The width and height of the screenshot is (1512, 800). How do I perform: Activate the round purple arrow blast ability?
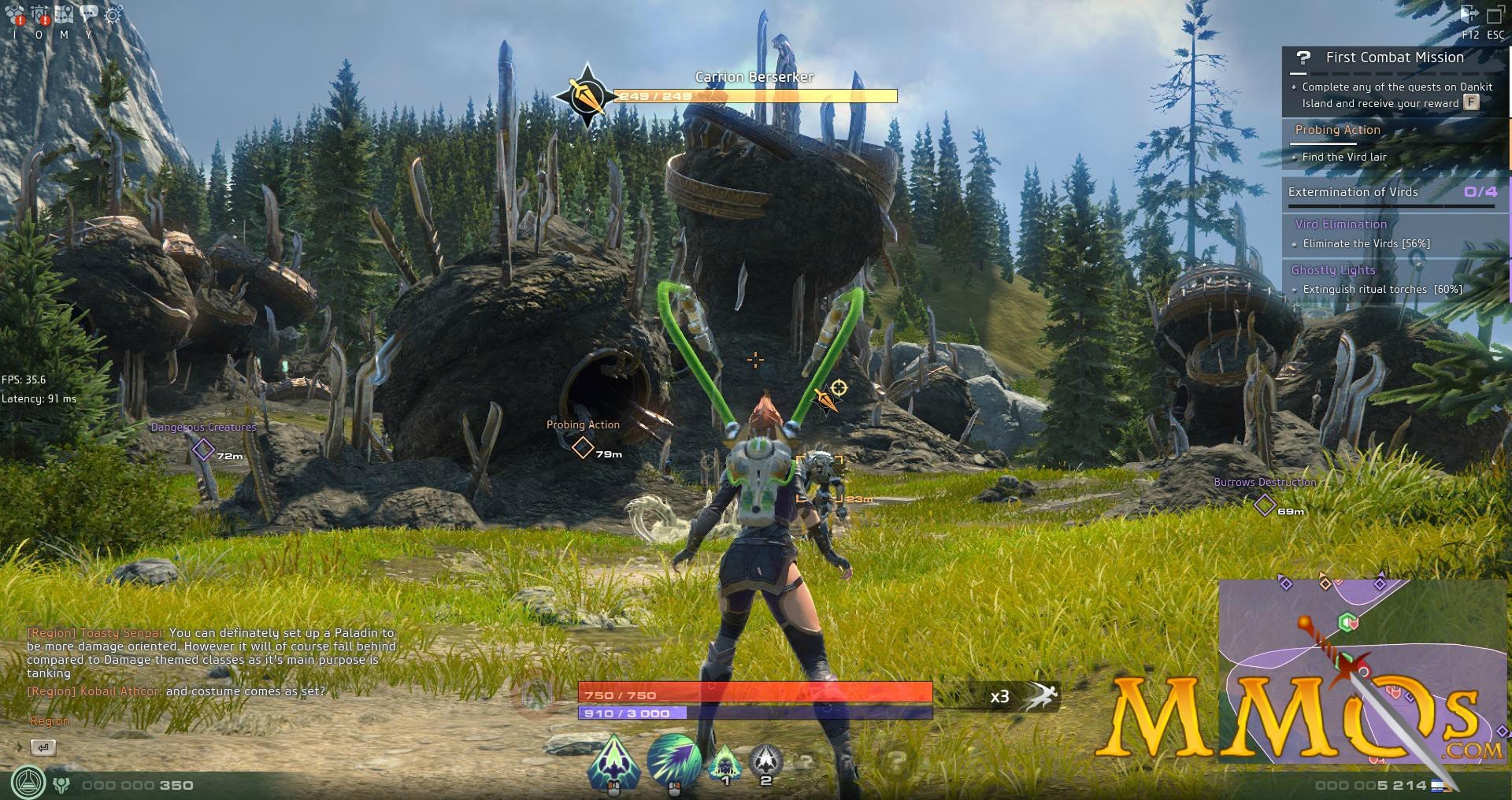[674, 761]
